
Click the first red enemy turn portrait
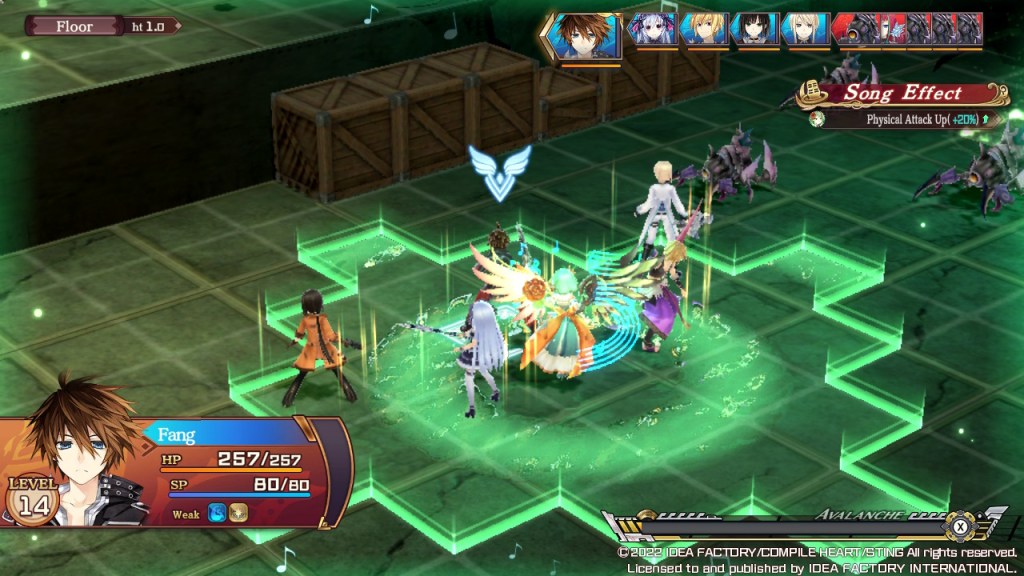tap(856, 29)
